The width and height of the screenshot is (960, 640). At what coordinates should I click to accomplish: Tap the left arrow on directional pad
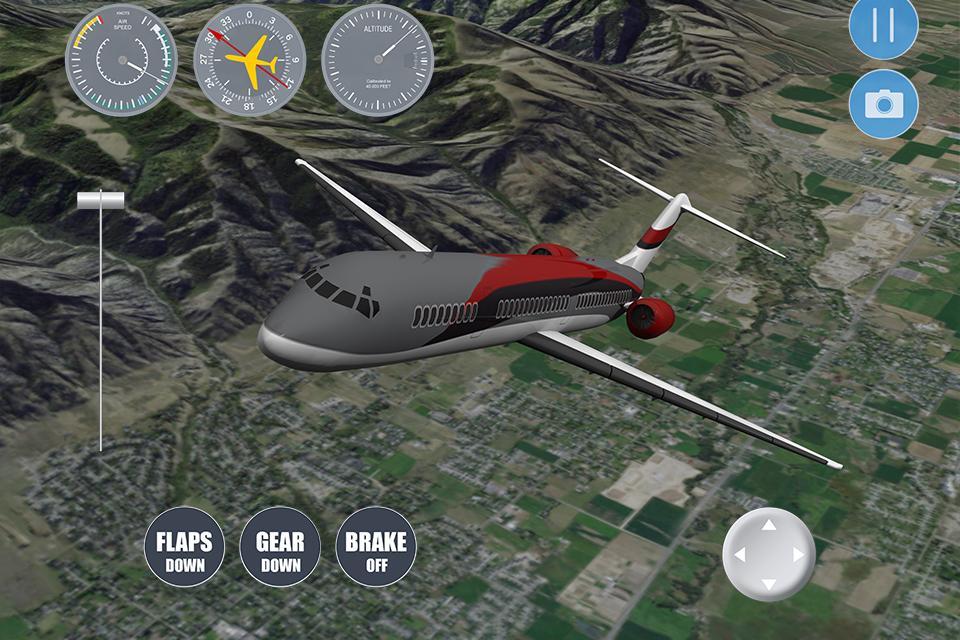tap(739, 555)
